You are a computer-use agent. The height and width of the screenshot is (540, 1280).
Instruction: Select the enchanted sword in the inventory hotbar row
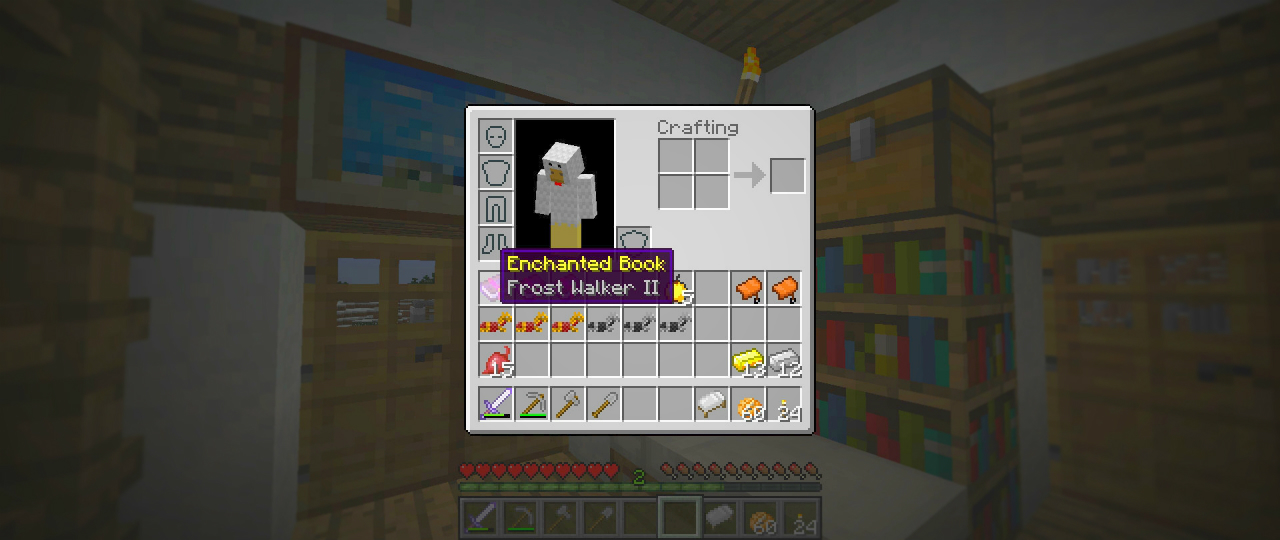pos(496,405)
